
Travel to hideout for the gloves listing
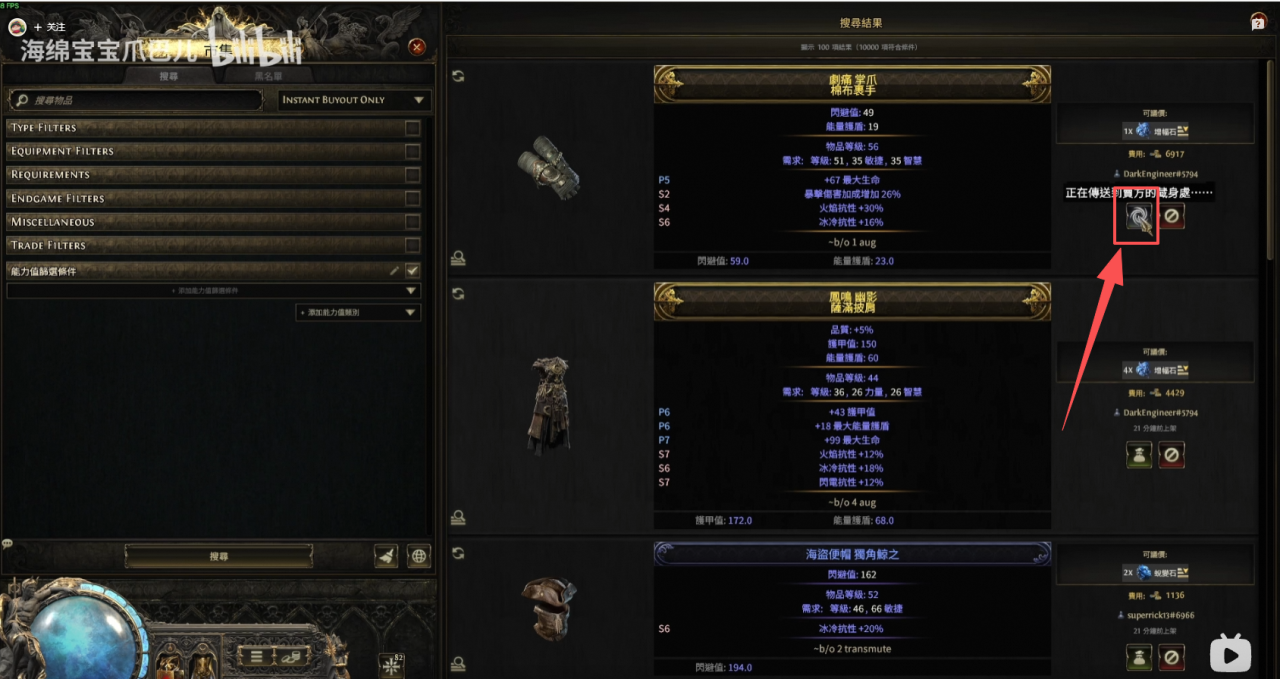1139,217
